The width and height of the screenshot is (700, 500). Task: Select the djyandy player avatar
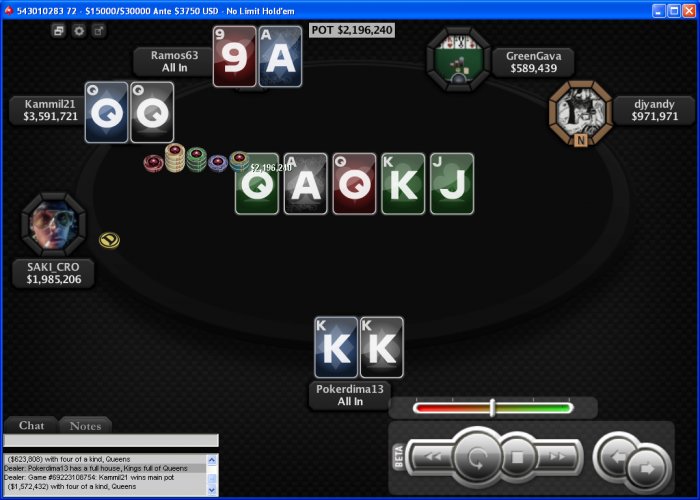(579, 111)
